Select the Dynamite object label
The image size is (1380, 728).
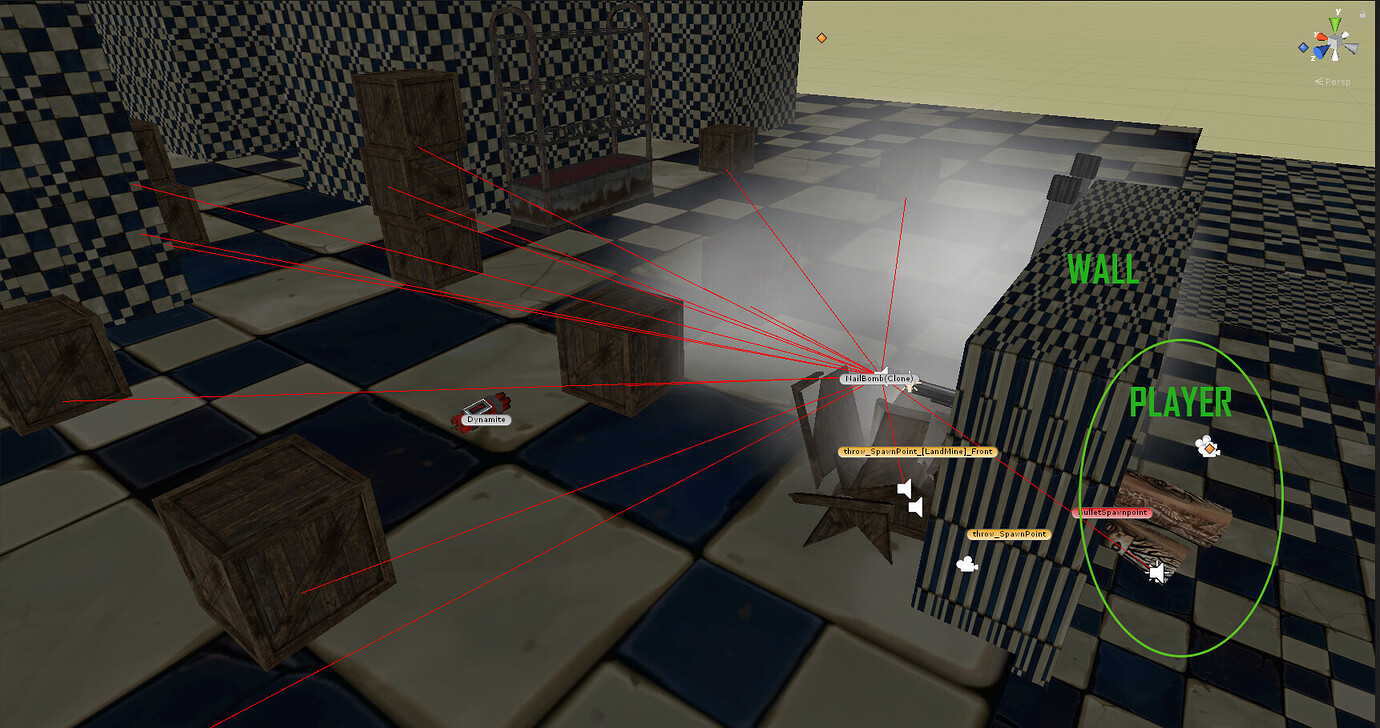click(x=485, y=420)
